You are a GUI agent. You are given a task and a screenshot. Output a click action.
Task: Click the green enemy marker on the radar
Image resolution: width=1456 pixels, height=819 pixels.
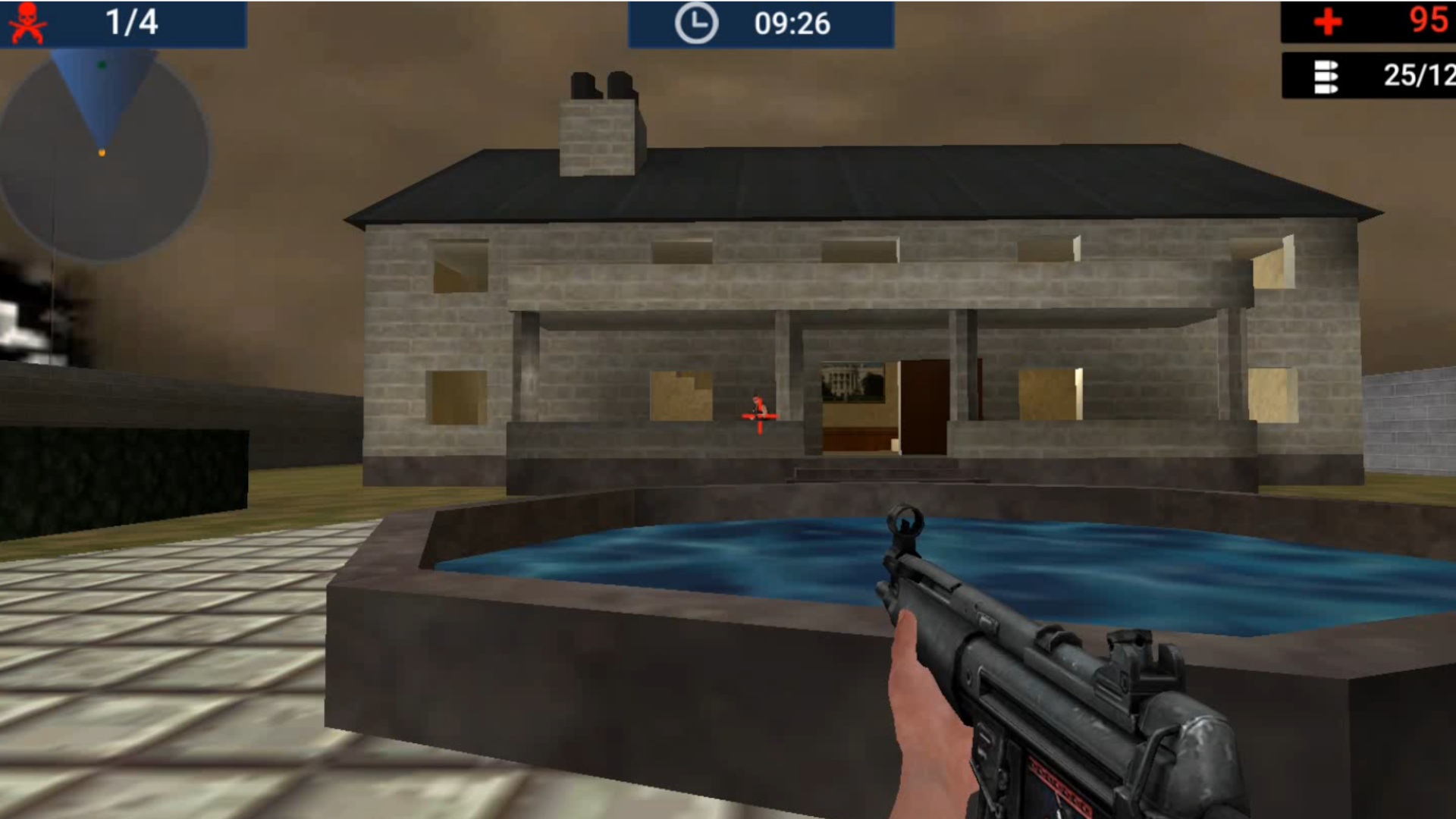[x=102, y=64]
